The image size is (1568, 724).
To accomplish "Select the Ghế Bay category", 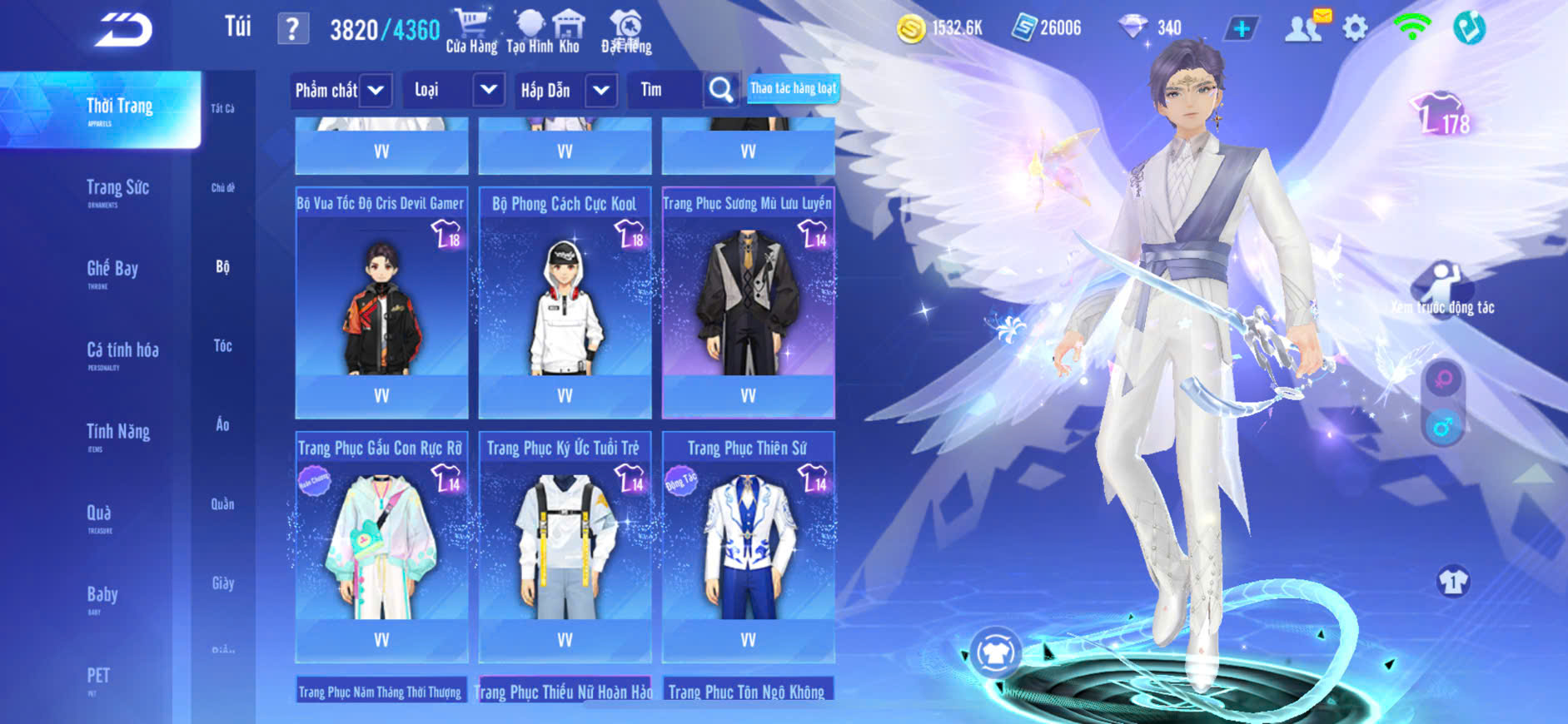I will pos(112,270).
